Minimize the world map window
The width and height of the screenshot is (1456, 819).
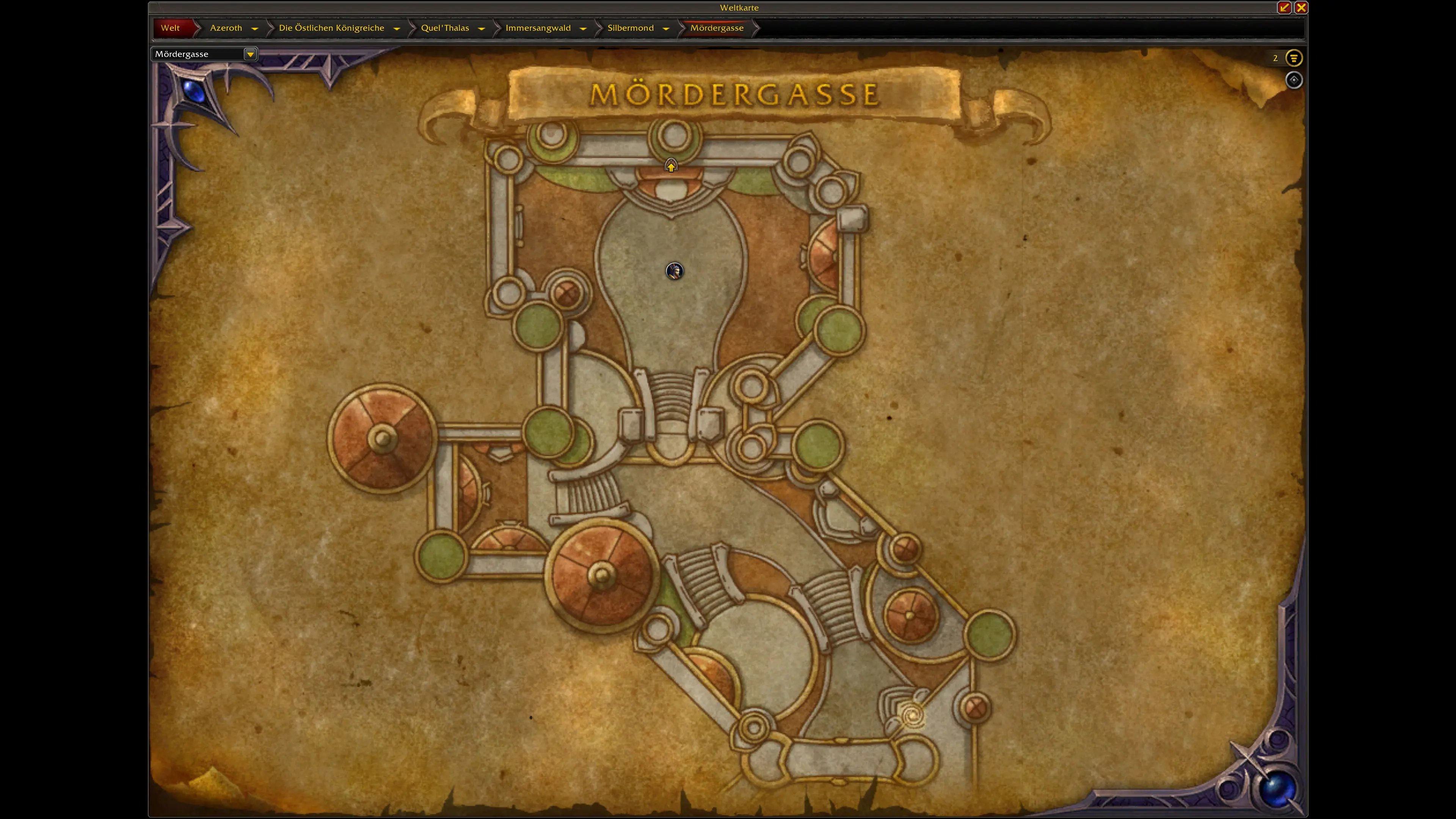[1284, 7]
